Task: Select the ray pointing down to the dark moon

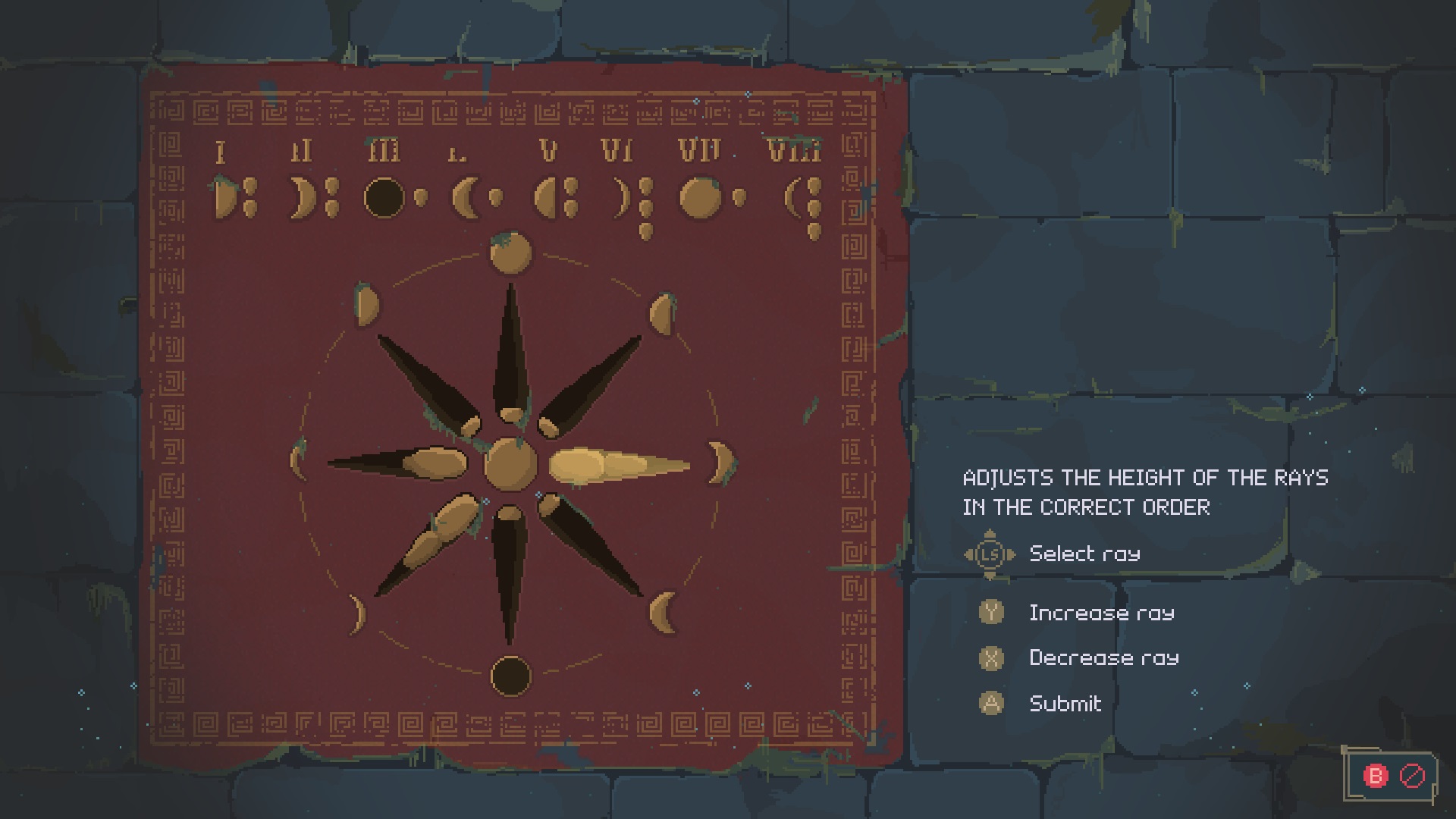Action: (509, 570)
